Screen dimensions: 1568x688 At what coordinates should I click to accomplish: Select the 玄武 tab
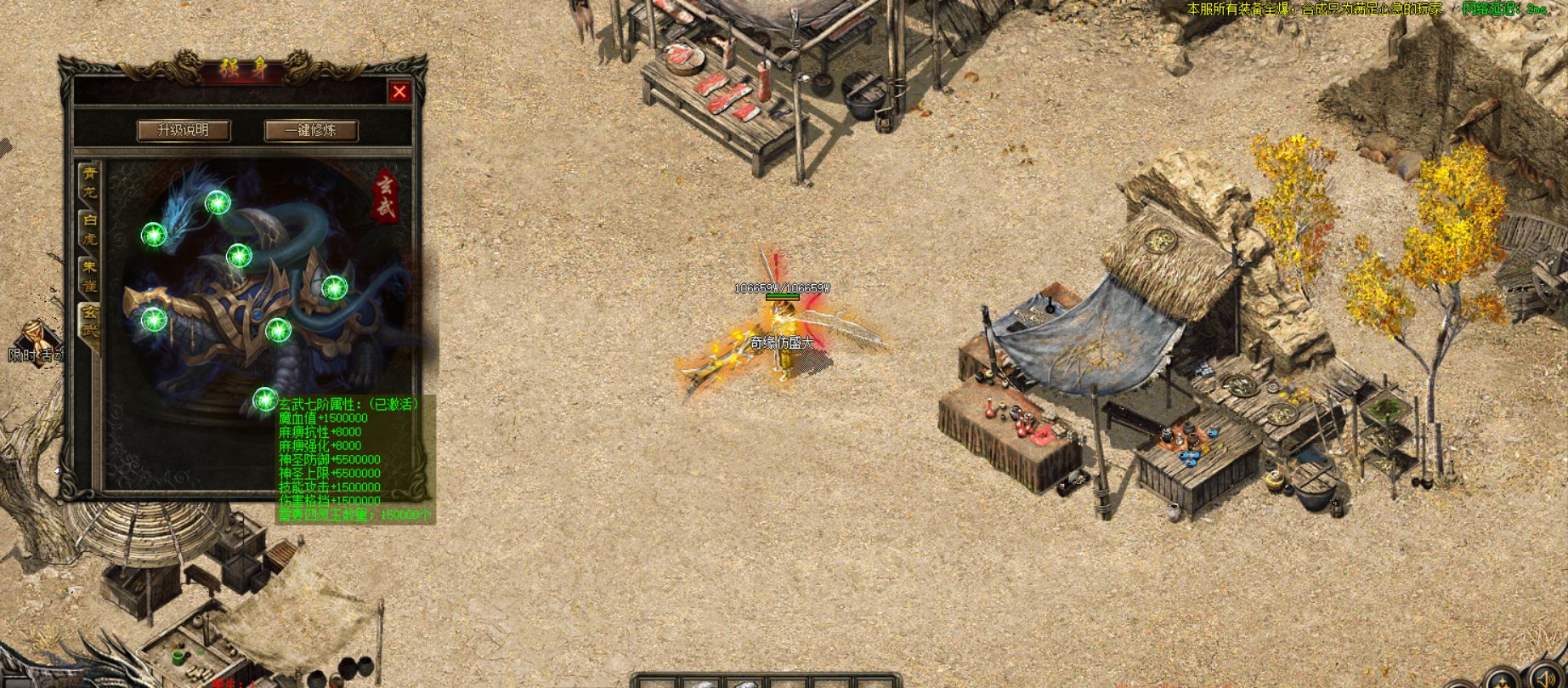click(89, 323)
